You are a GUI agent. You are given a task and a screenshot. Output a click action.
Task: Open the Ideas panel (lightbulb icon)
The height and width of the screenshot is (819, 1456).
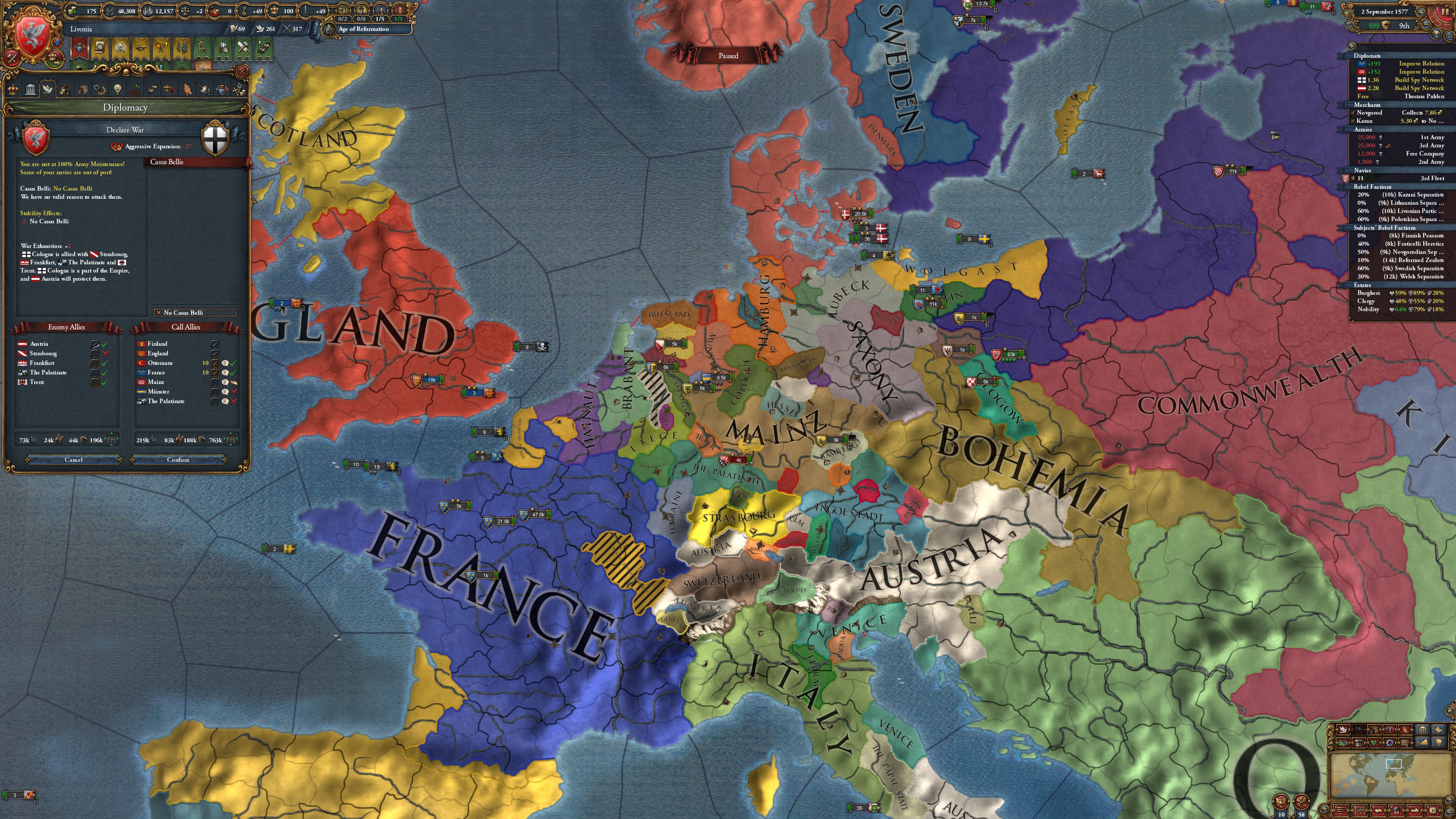(117, 91)
